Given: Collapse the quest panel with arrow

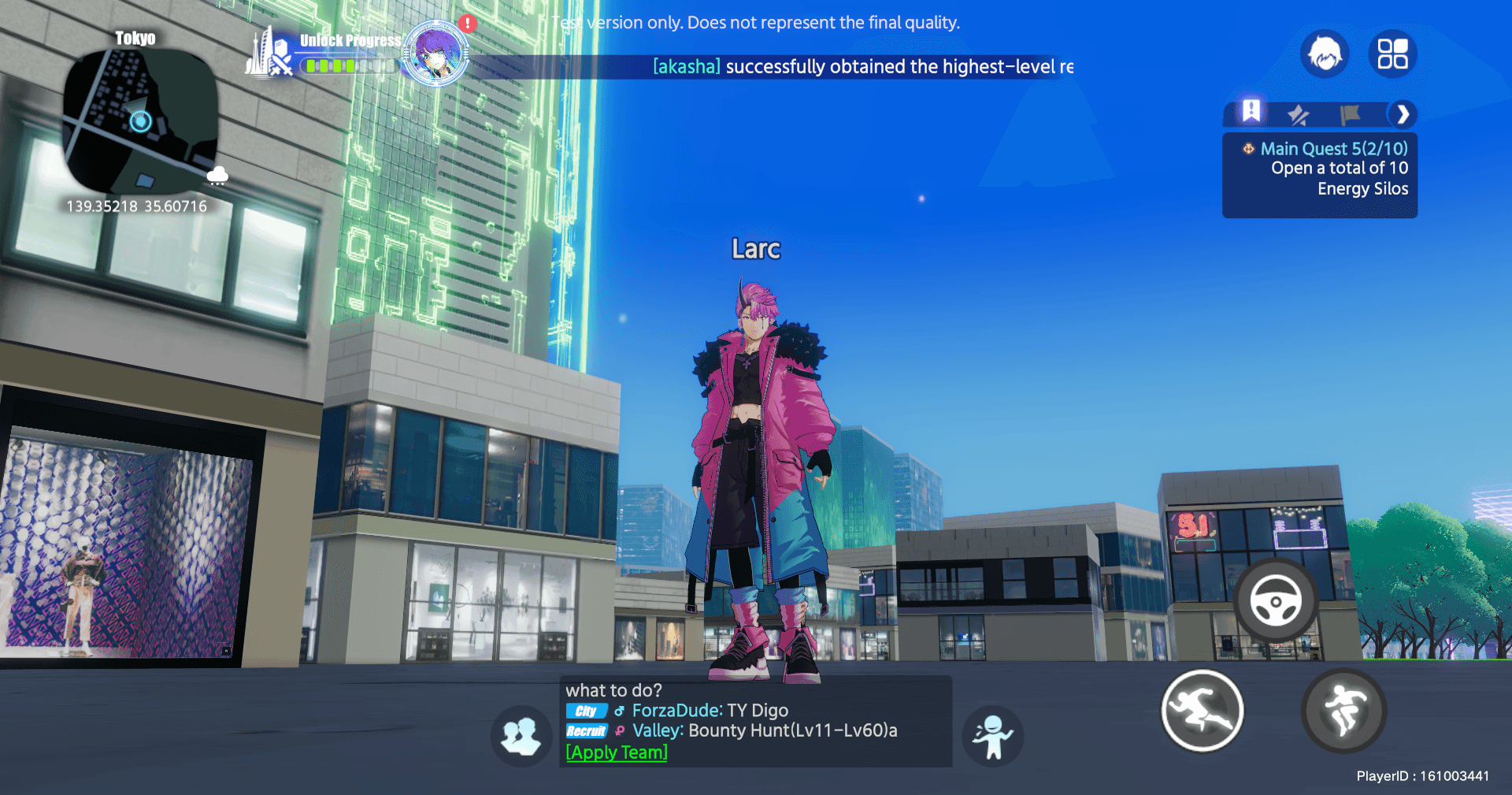Looking at the screenshot, I should click(1403, 115).
